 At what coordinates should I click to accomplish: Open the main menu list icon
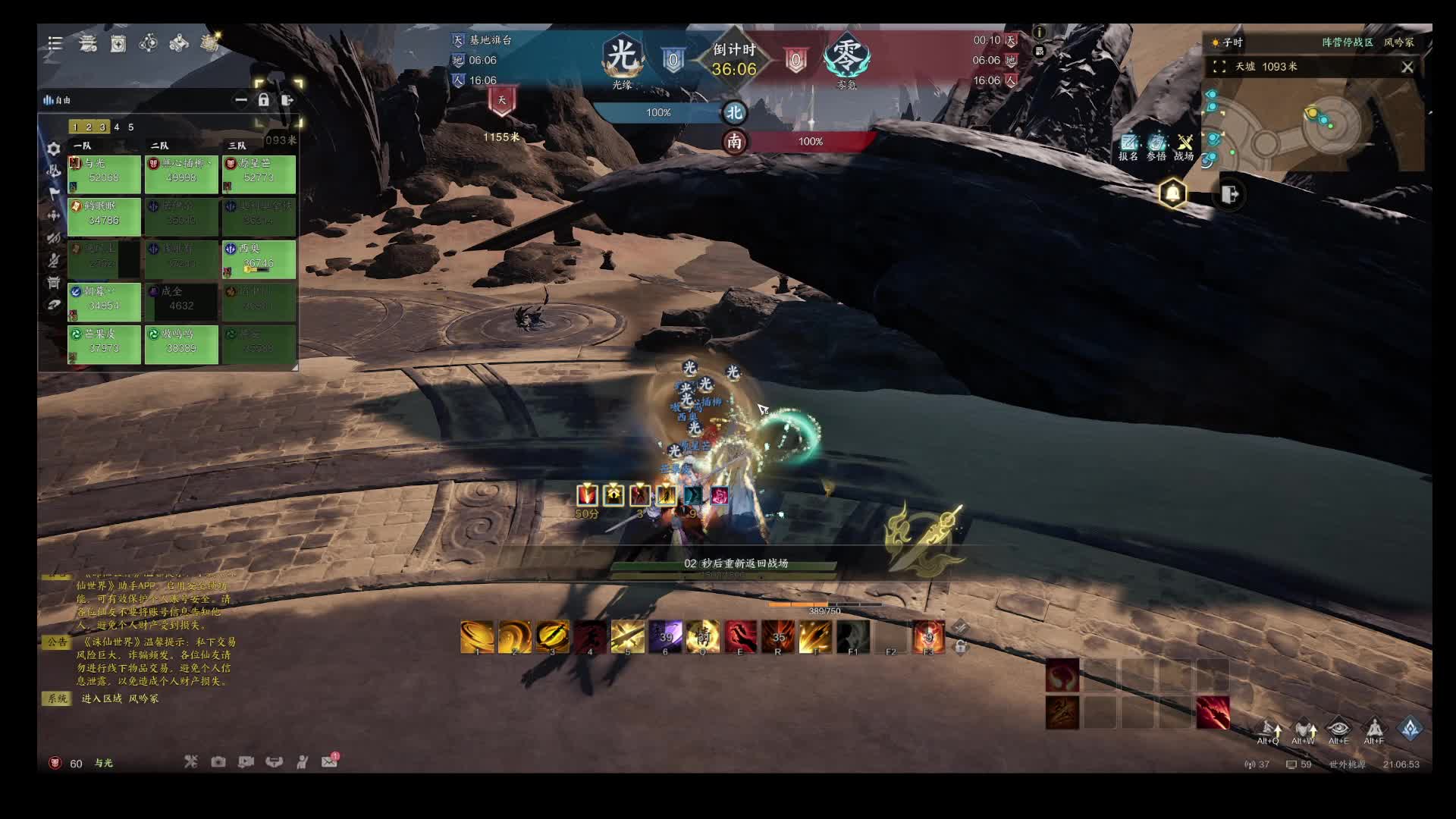tap(55, 43)
